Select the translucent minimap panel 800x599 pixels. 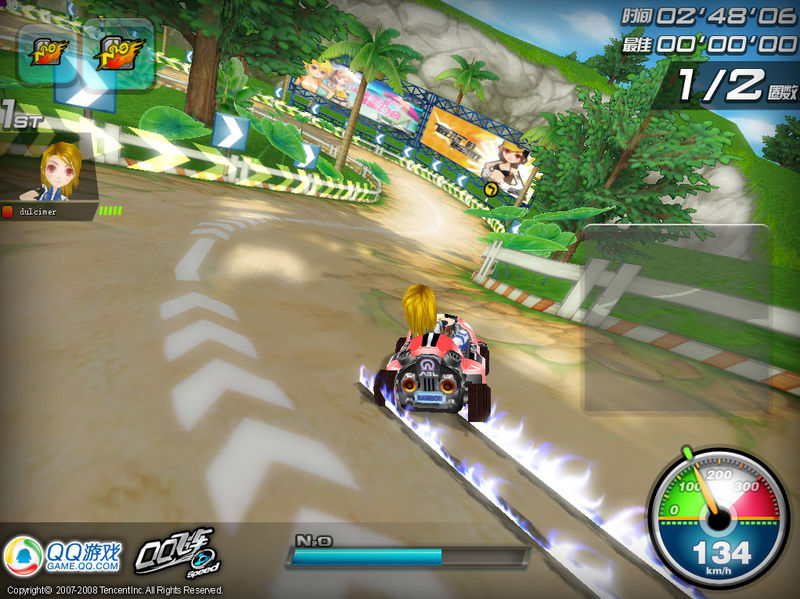point(677,319)
